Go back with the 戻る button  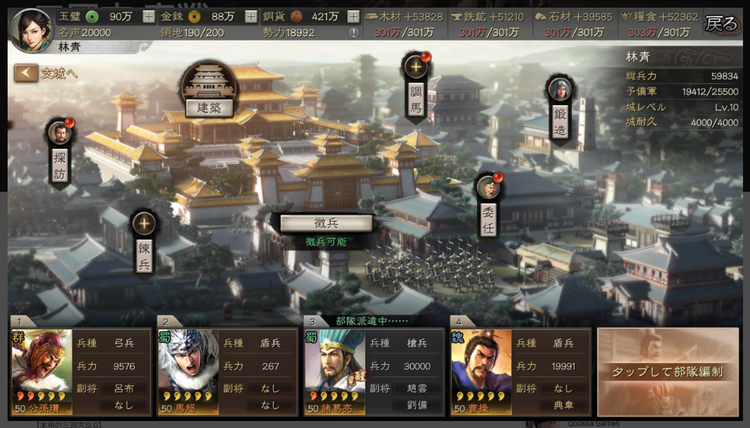pos(720,22)
